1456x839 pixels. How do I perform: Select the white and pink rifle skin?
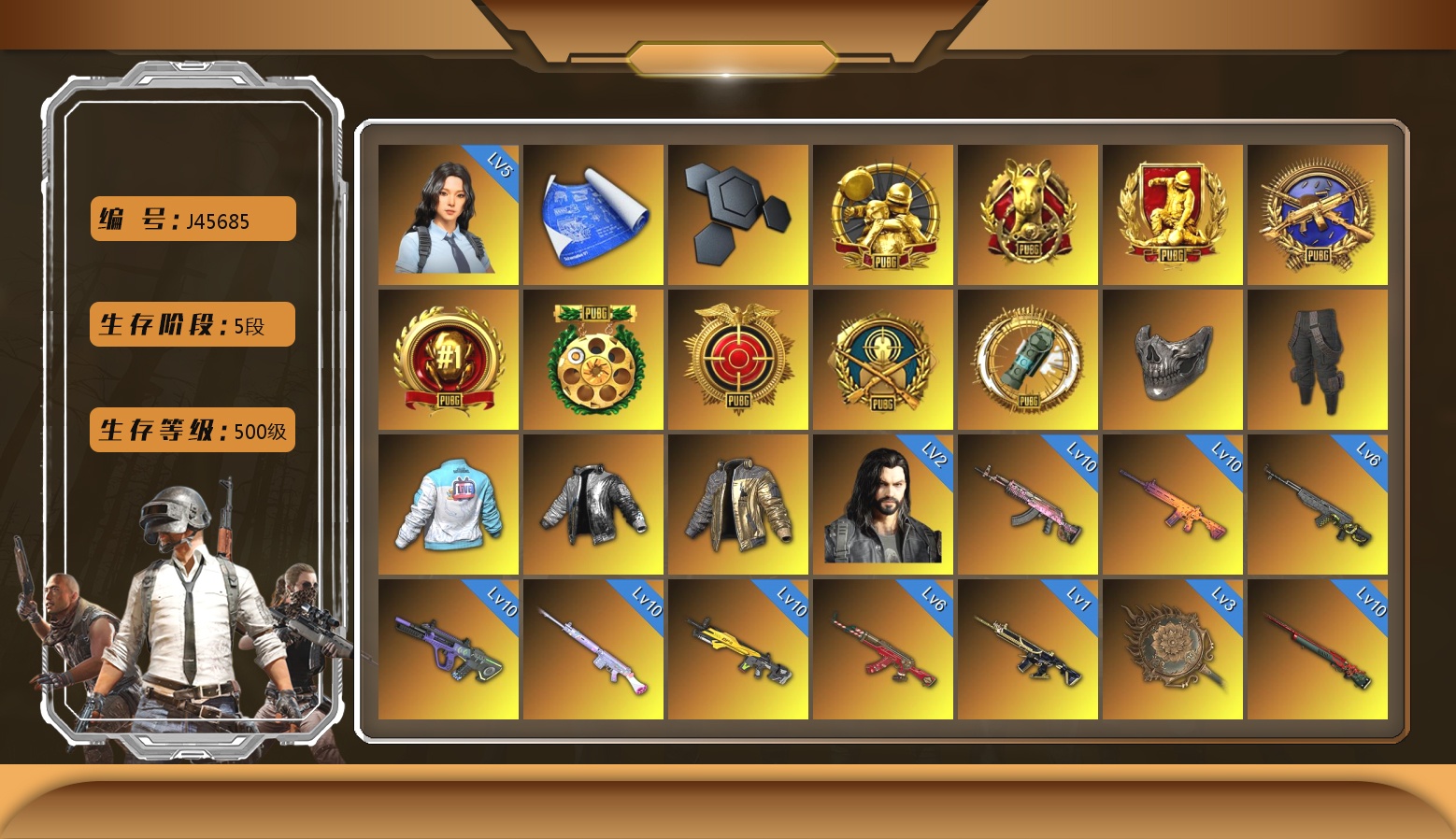[x=592, y=649]
